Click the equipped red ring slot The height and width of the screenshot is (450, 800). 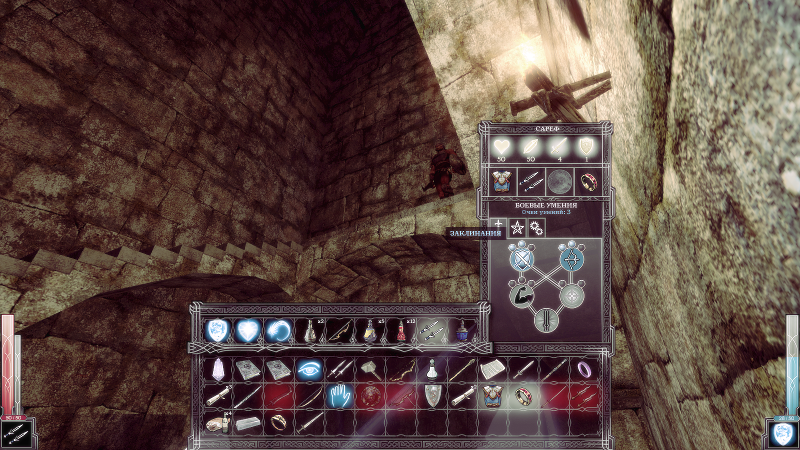click(x=590, y=183)
